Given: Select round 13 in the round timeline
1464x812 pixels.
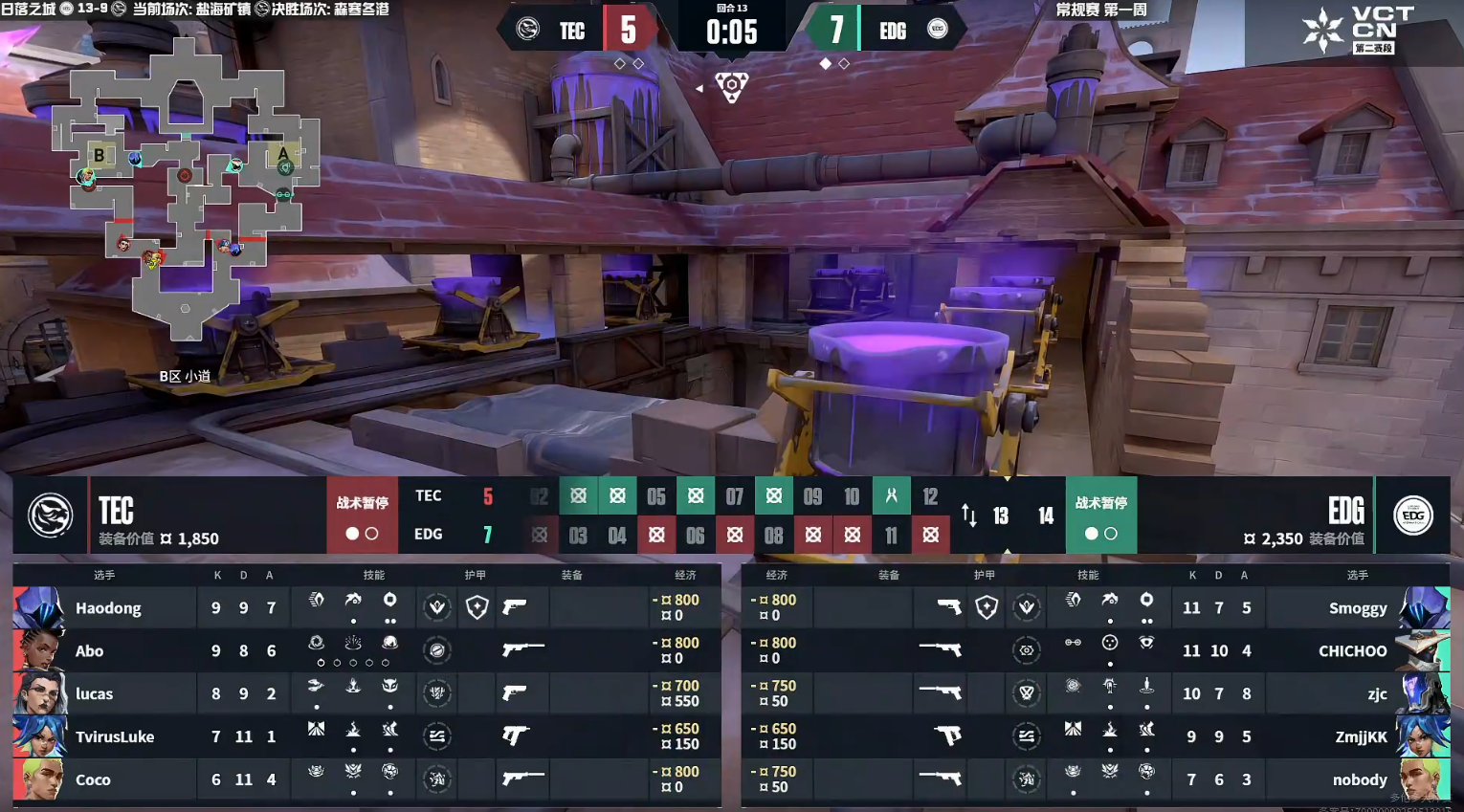Looking at the screenshot, I should (x=1001, y=516).
